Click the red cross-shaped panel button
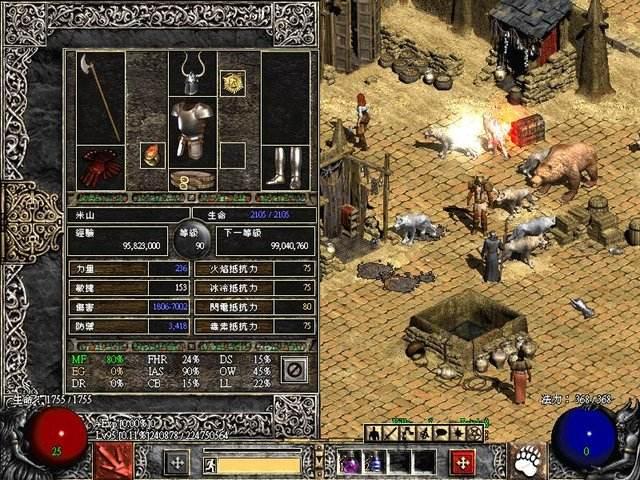The height and width of the screenshot is (480, 640). coord(462,462)
